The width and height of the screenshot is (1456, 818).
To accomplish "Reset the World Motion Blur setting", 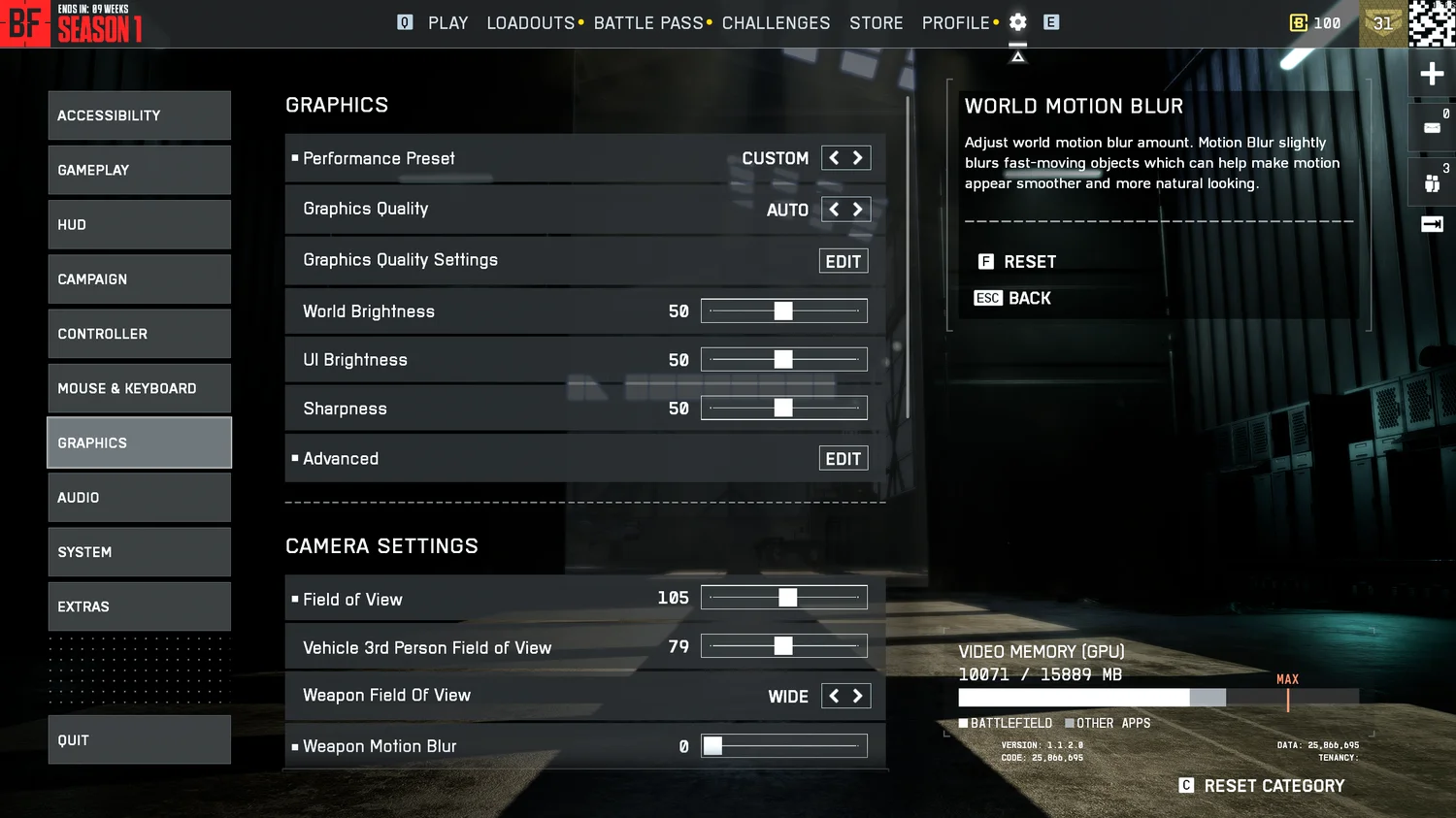I will (x=1029, y=262).
